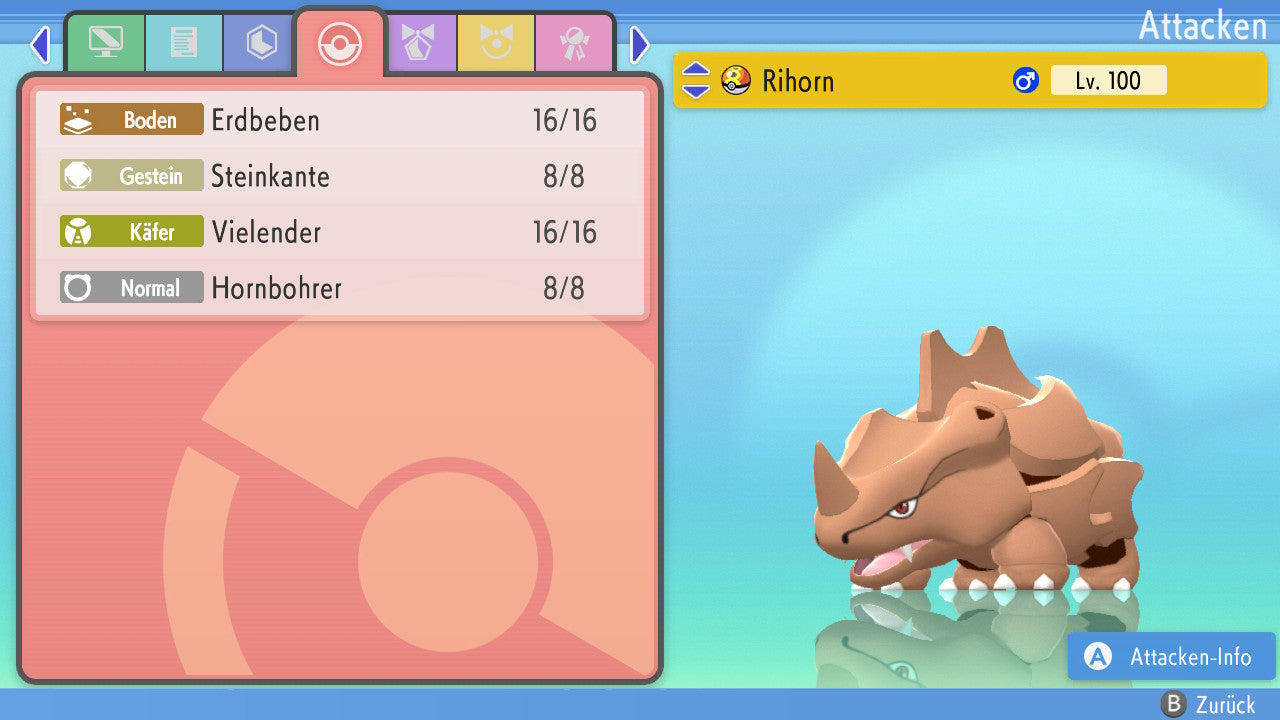This screenshot has width=1280, height=720.
Task: Switch to the green monitor tab
Action: pyautogui.click(x=105, y=43)
